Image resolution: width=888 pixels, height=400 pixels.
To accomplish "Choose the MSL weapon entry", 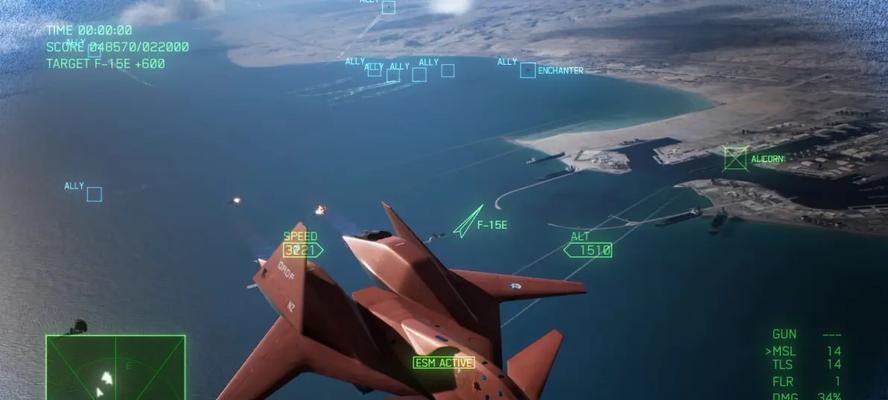I will tap(782, 351).
